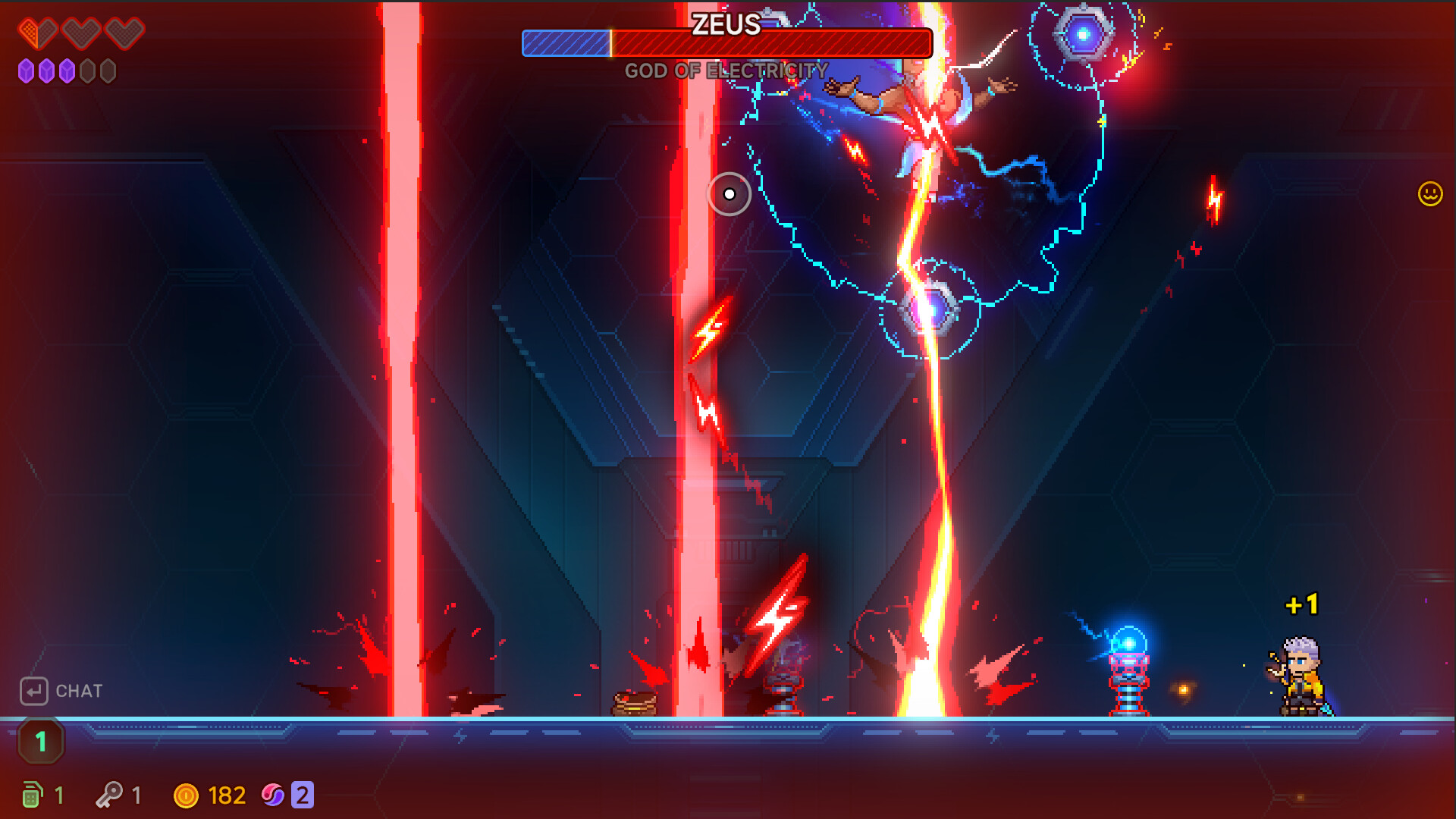Click the crosshair reticle on screen
The image size is (1456, 819).
(x=730, y=194)
